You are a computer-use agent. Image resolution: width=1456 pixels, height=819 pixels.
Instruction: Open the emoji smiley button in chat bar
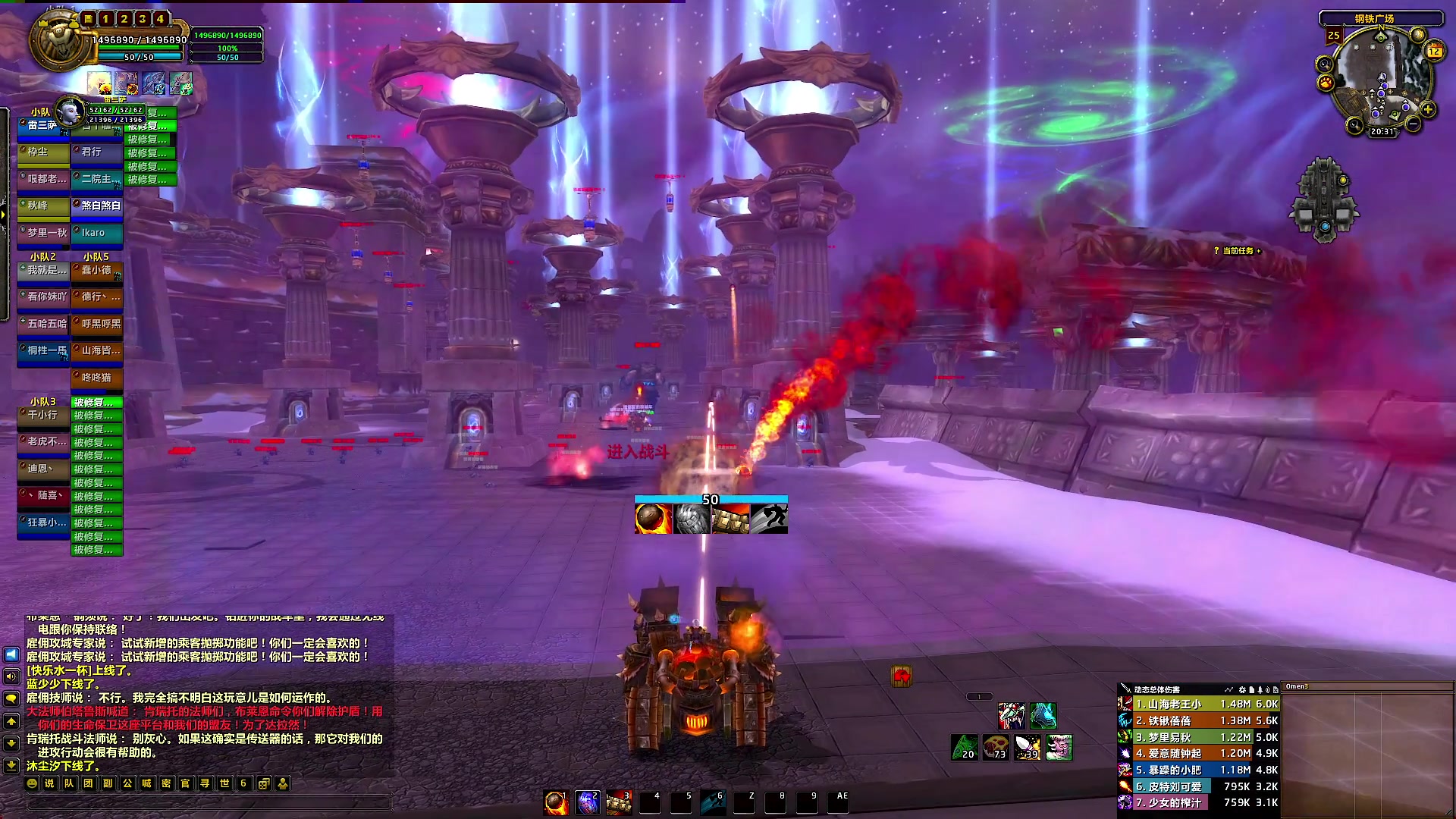click(x=32, y=783)
